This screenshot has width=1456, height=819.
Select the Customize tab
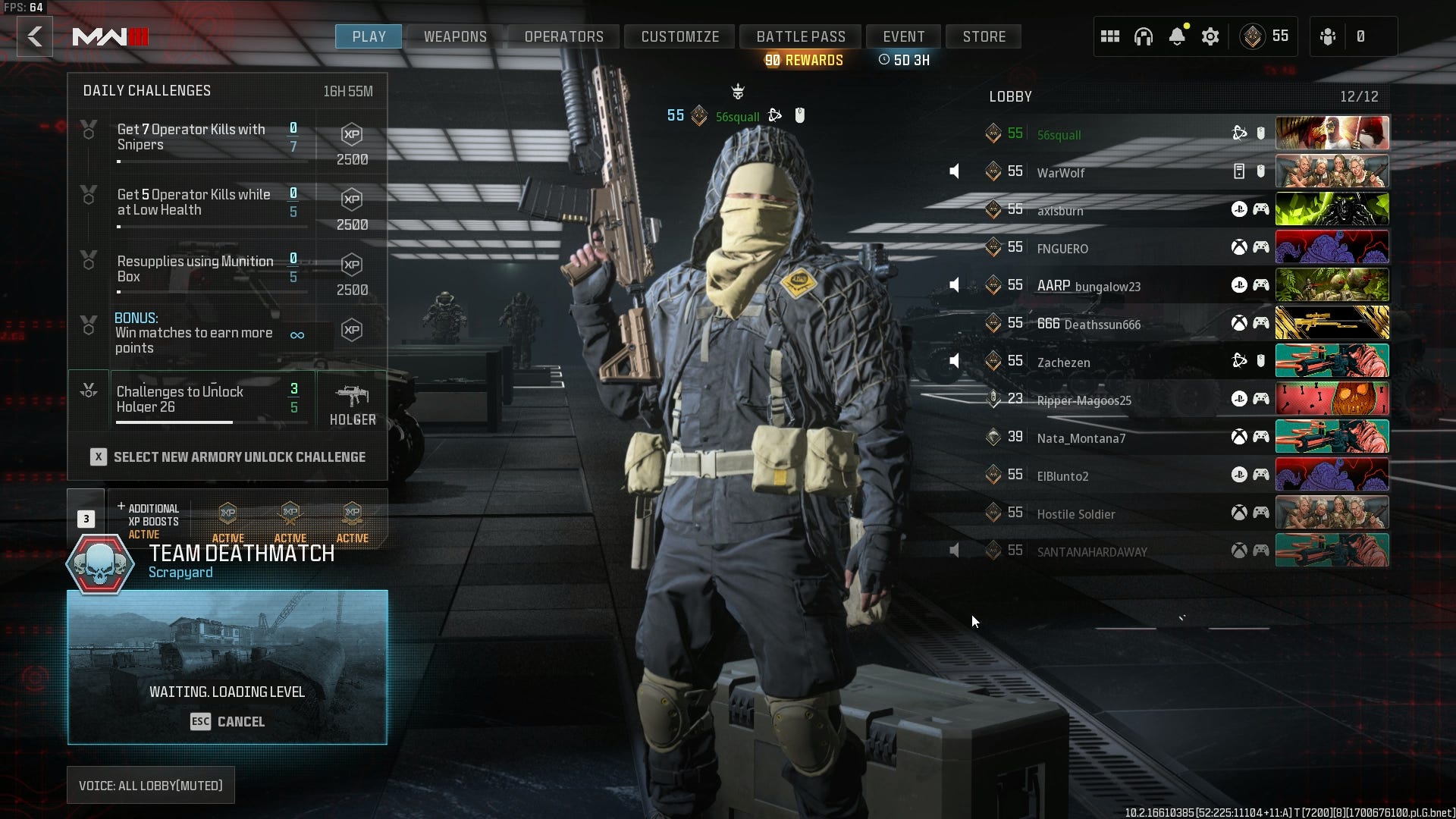pos(679,36)
